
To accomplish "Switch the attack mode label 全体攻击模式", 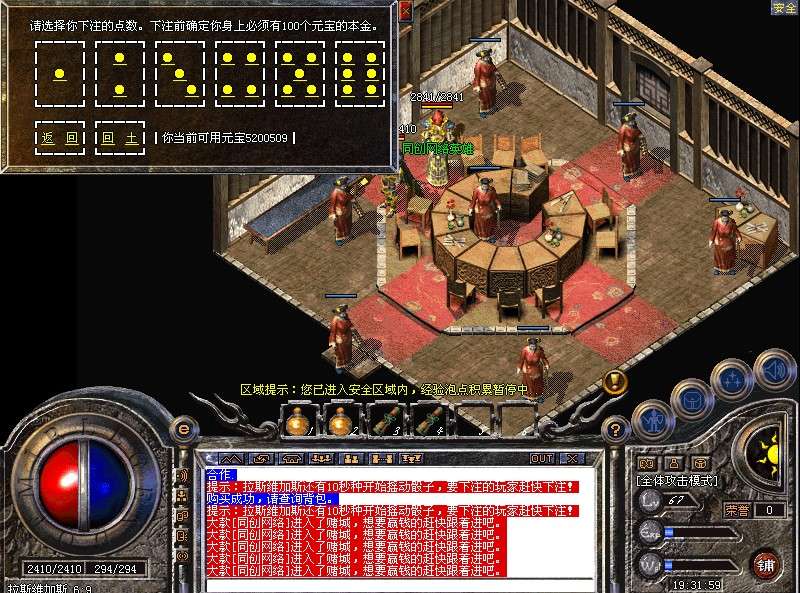I will click(x=675, y=481).
